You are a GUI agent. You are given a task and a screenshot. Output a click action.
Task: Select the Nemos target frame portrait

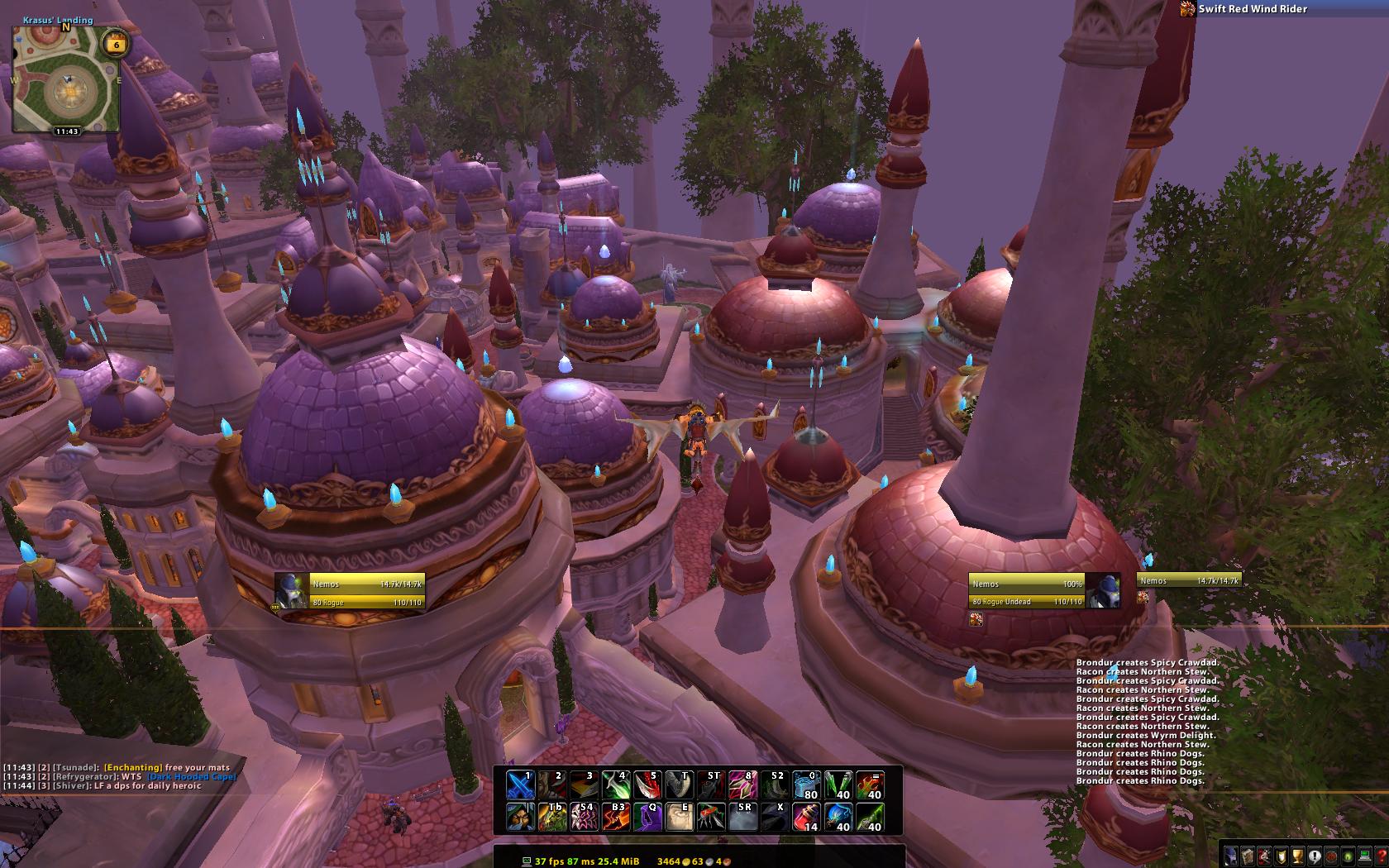click(x=1103, y=591)
